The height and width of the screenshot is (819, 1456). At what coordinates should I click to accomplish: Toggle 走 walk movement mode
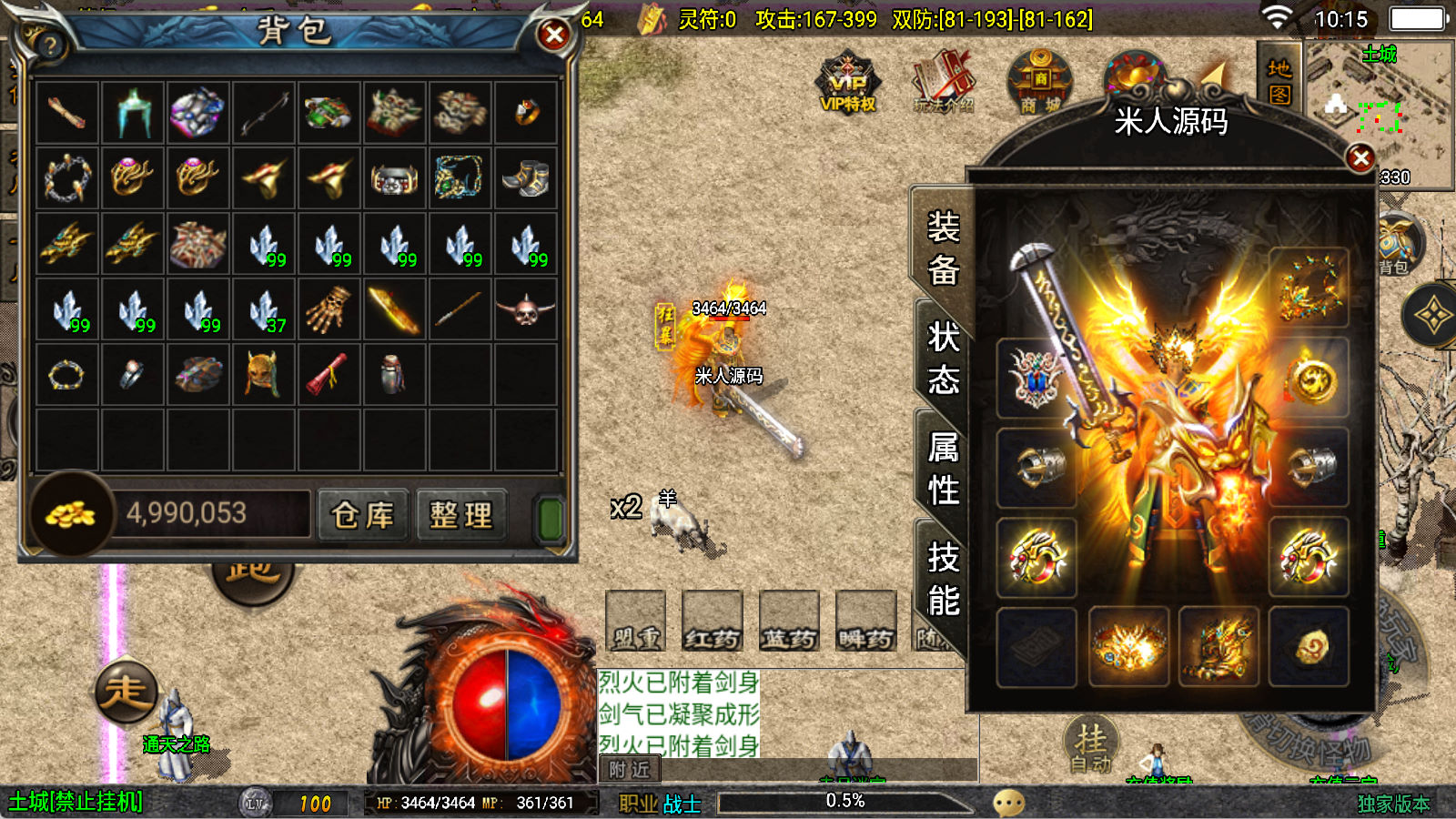(x=126, y=692)
